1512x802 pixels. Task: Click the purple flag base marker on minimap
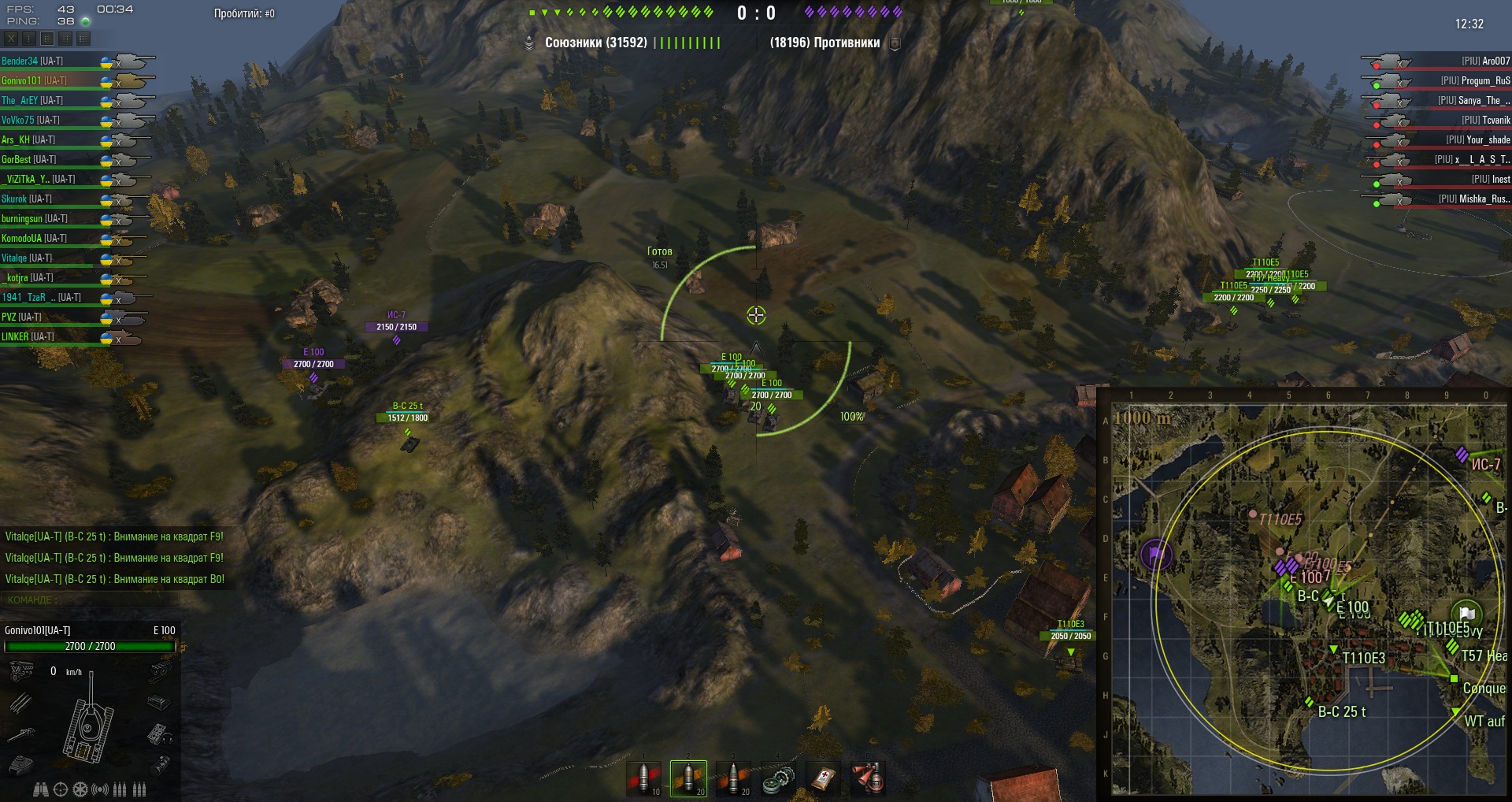[1155, 554]
